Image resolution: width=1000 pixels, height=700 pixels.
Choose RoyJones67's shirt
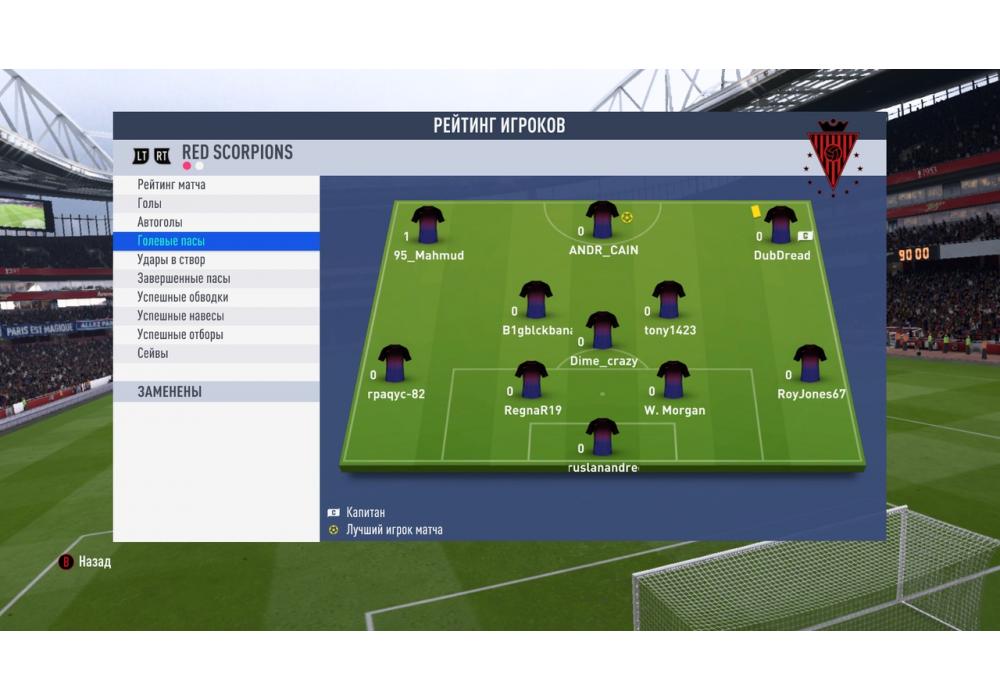(x=809, y=364)
